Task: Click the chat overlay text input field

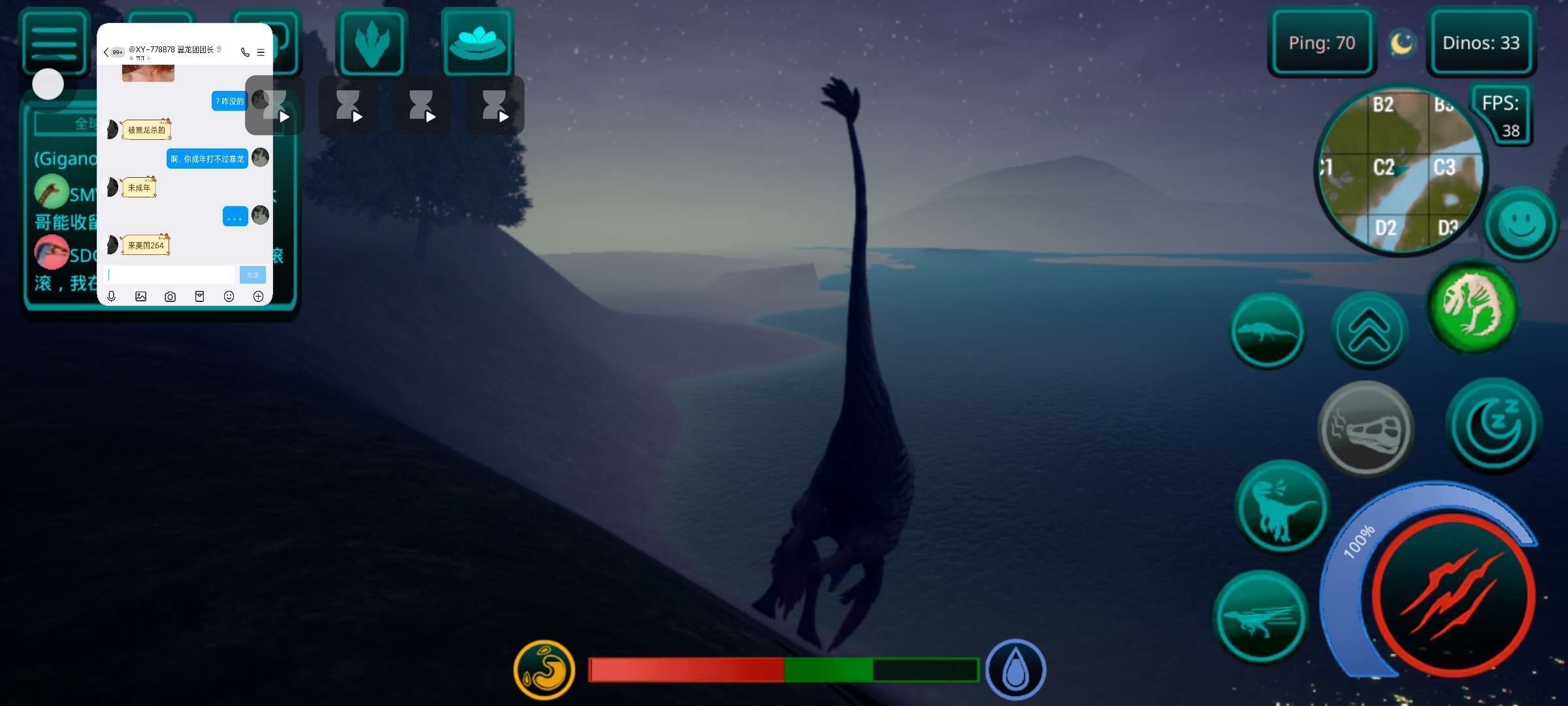Action: point(170,275)
